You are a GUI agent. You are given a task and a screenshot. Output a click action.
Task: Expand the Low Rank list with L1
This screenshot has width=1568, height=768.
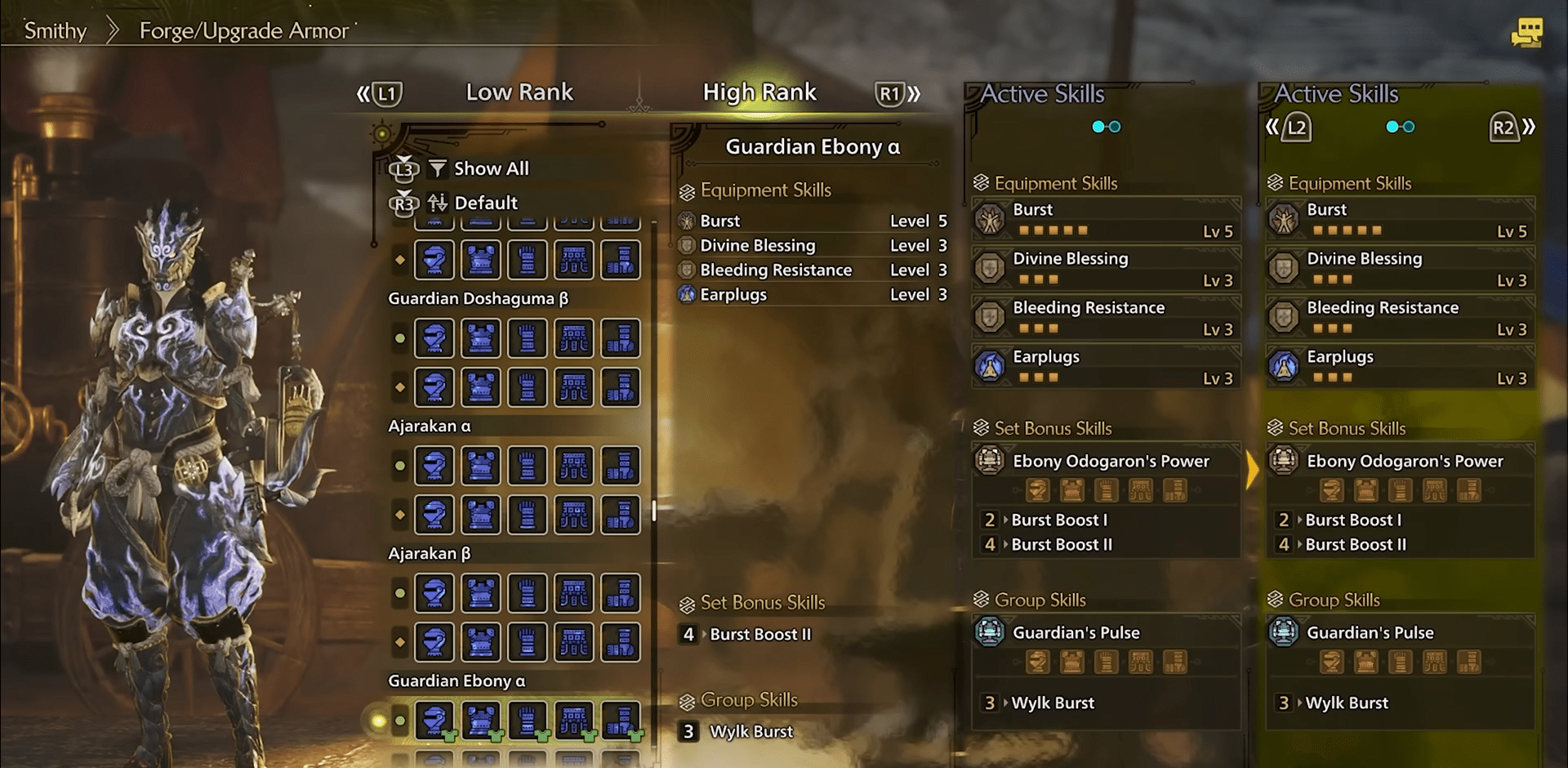385,92
